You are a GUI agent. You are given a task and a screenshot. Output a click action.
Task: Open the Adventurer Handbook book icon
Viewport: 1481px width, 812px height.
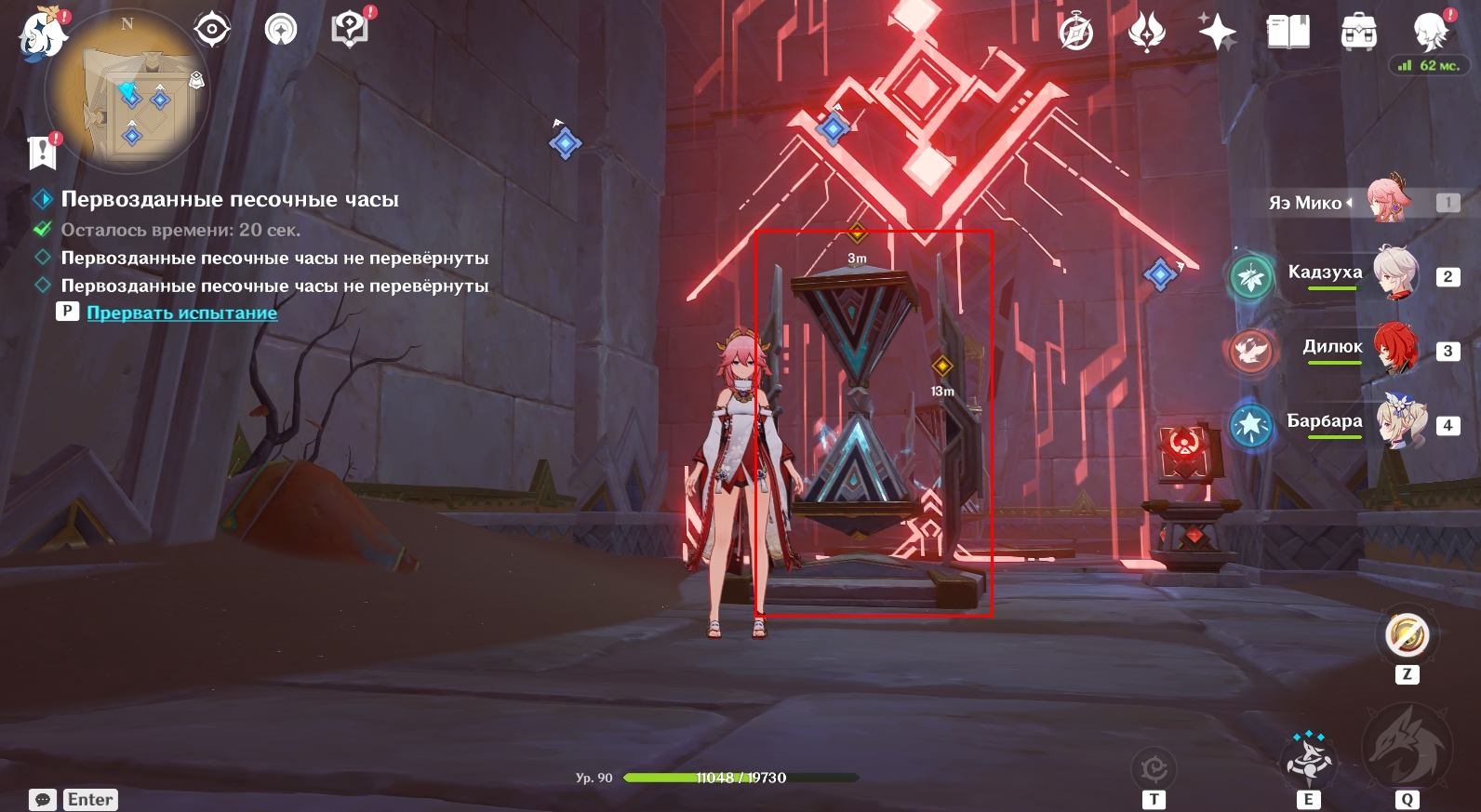(x=1288, y=33)
